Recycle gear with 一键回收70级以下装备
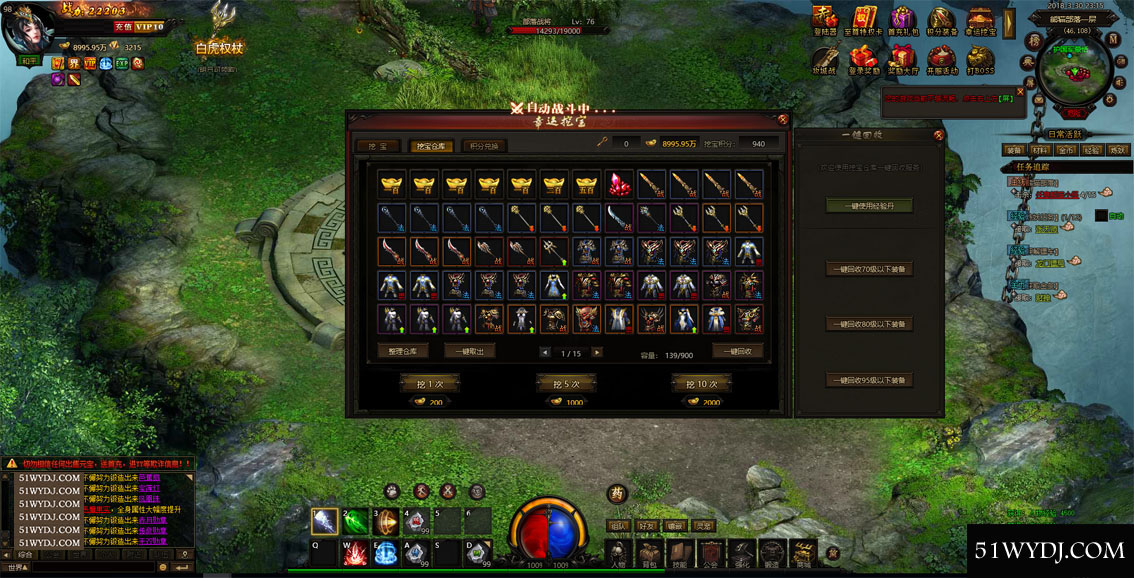 coord(869,269)
